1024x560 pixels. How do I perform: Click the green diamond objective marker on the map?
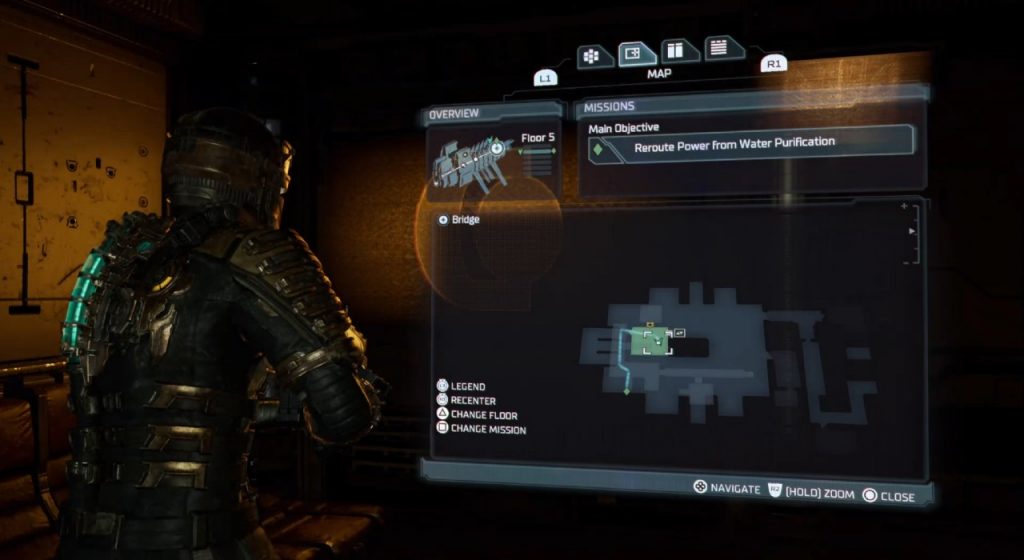point(627,391)
